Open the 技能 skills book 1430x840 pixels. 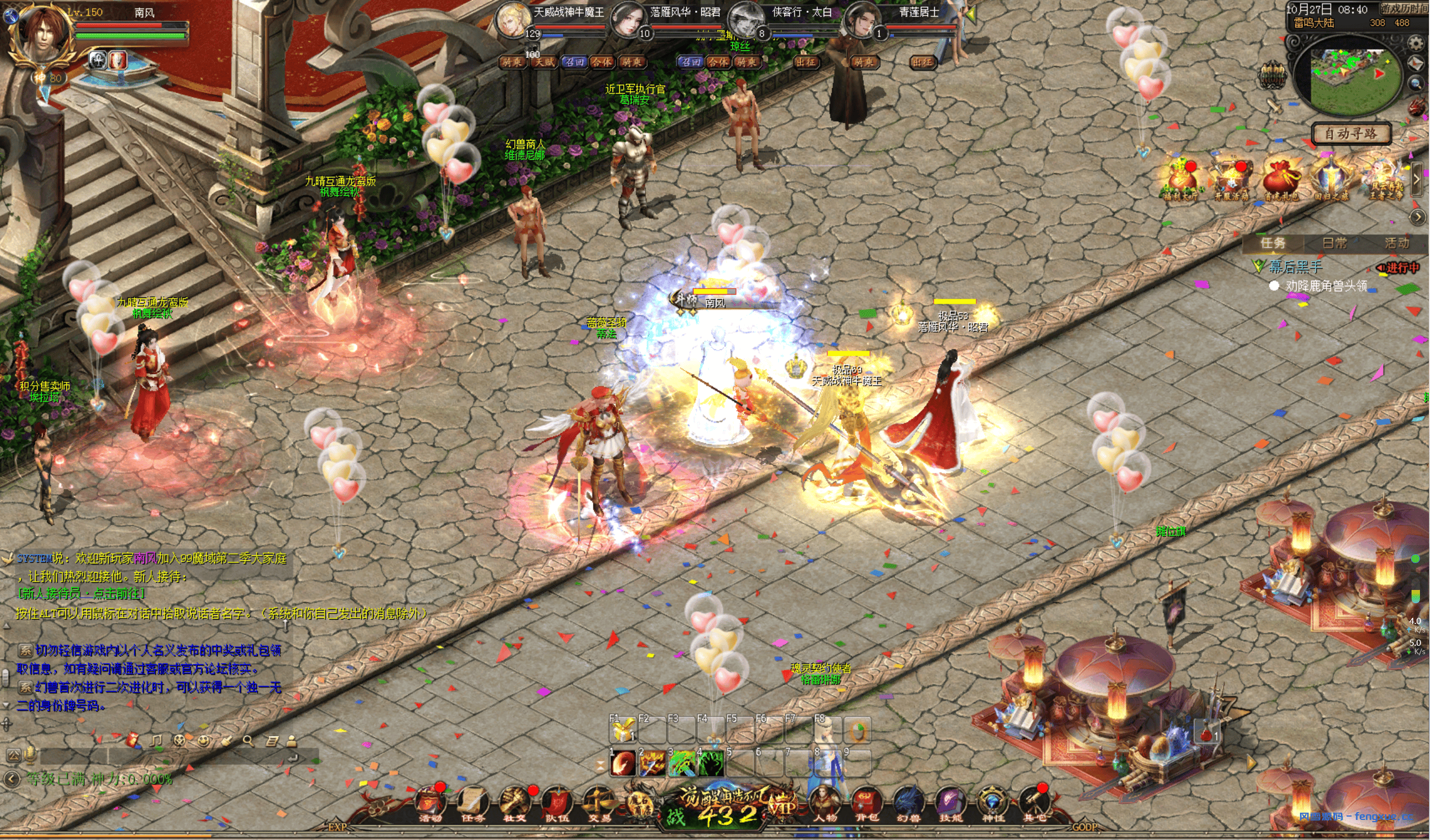pos(950,803)
